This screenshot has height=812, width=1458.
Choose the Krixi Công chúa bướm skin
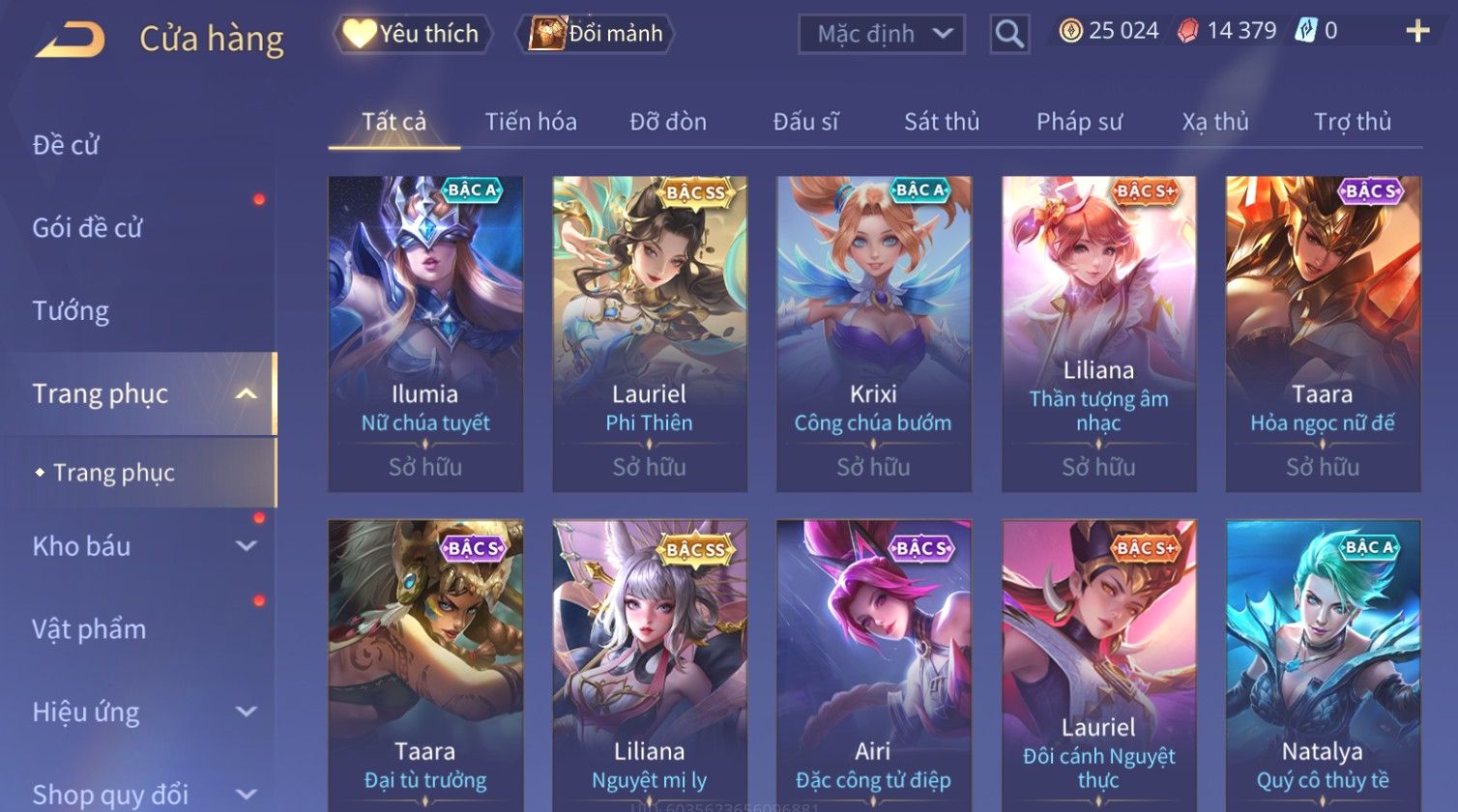pos(873,333)
